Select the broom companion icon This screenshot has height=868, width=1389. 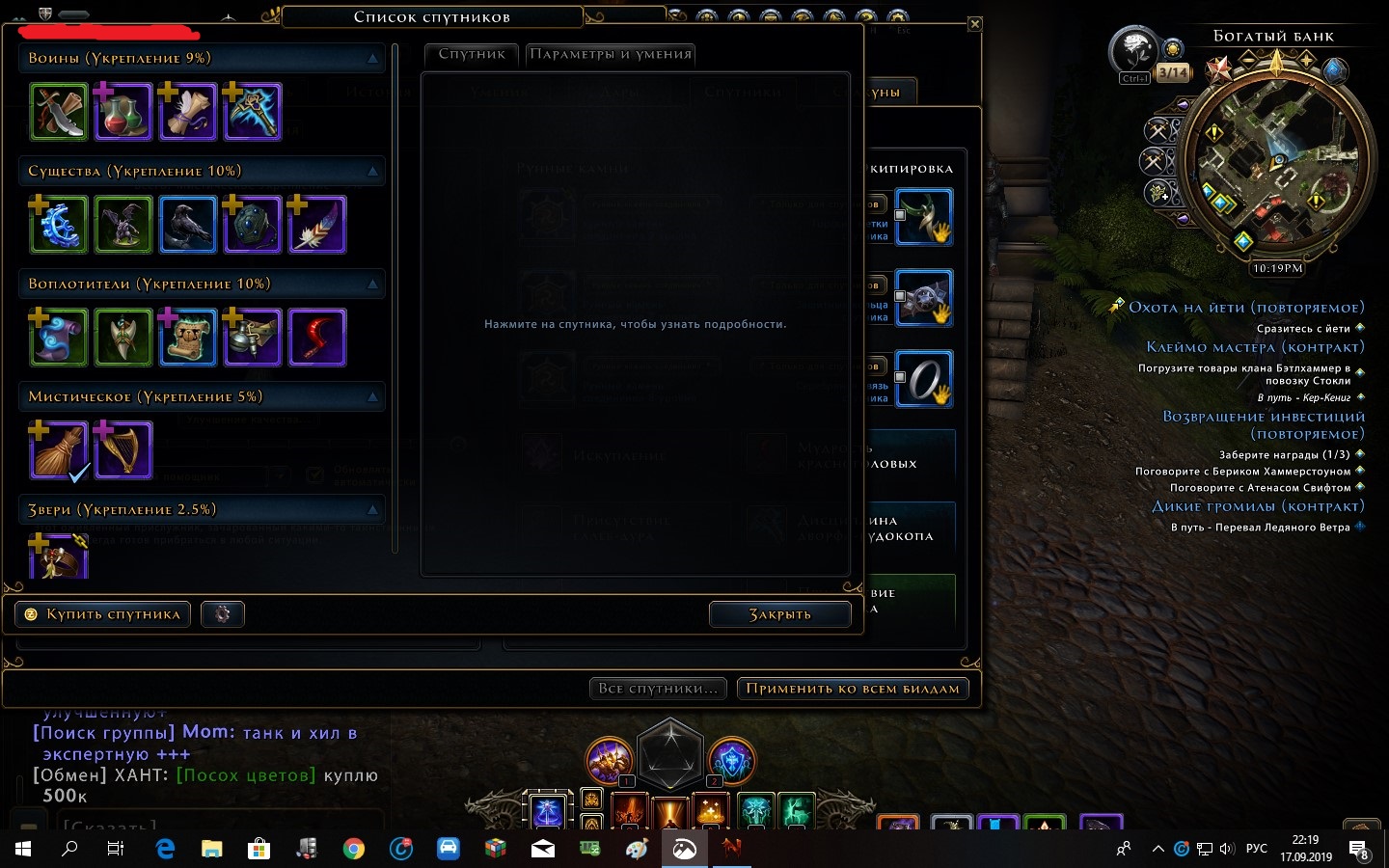point(59,450)
